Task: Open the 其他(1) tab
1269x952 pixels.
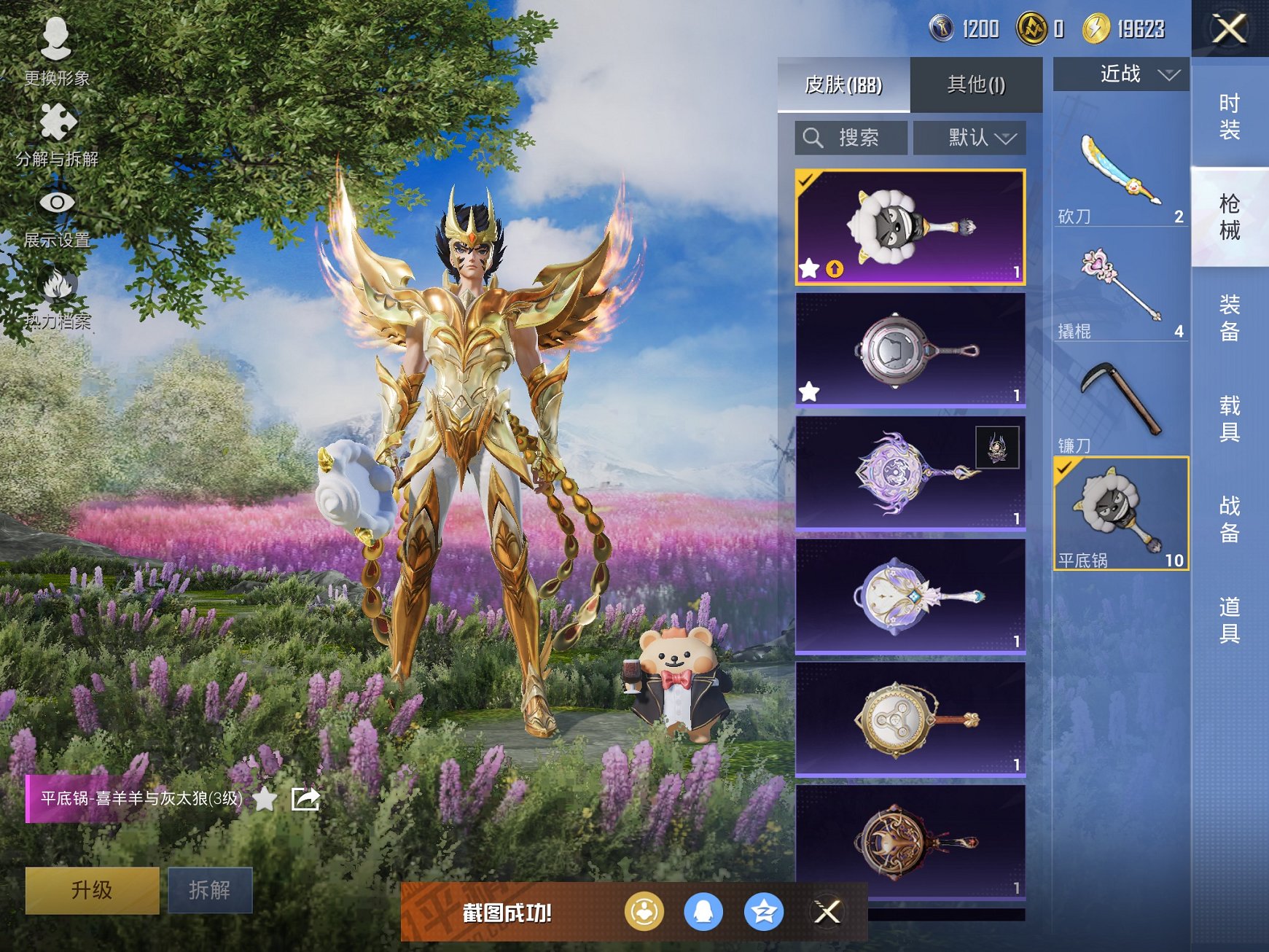Action: pyautogui.click(x=976, y=85)
